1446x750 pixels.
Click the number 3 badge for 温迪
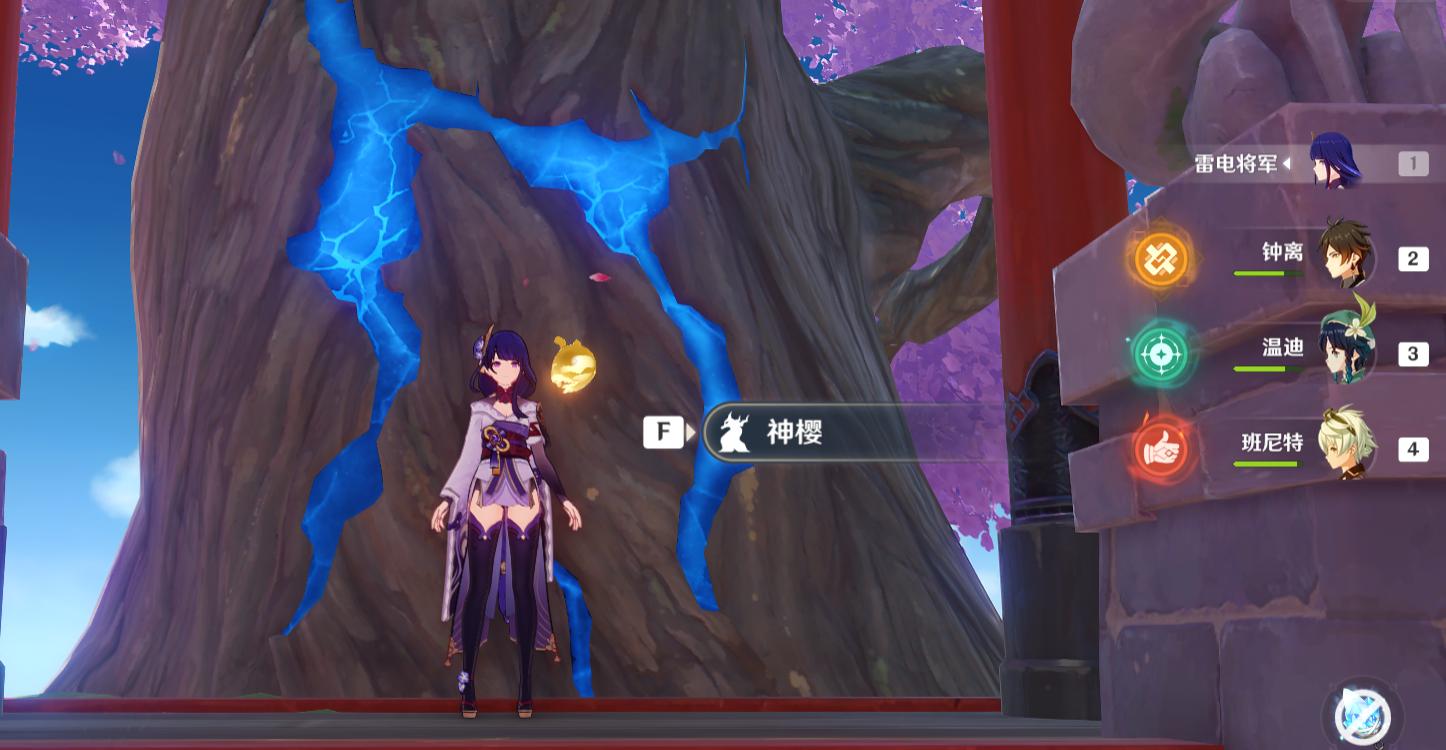[1413, 352]
